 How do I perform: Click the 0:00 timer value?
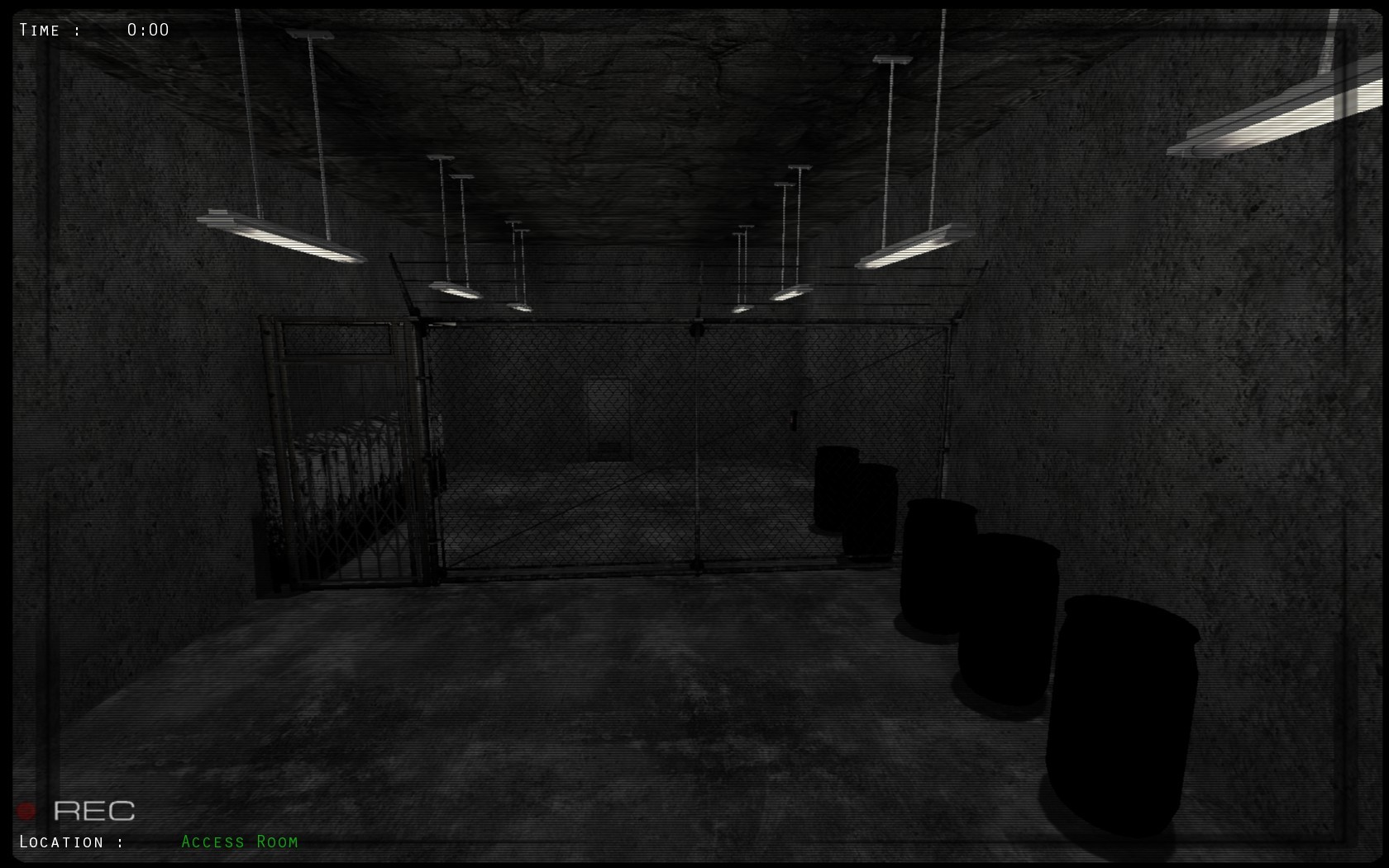(149, 30)
